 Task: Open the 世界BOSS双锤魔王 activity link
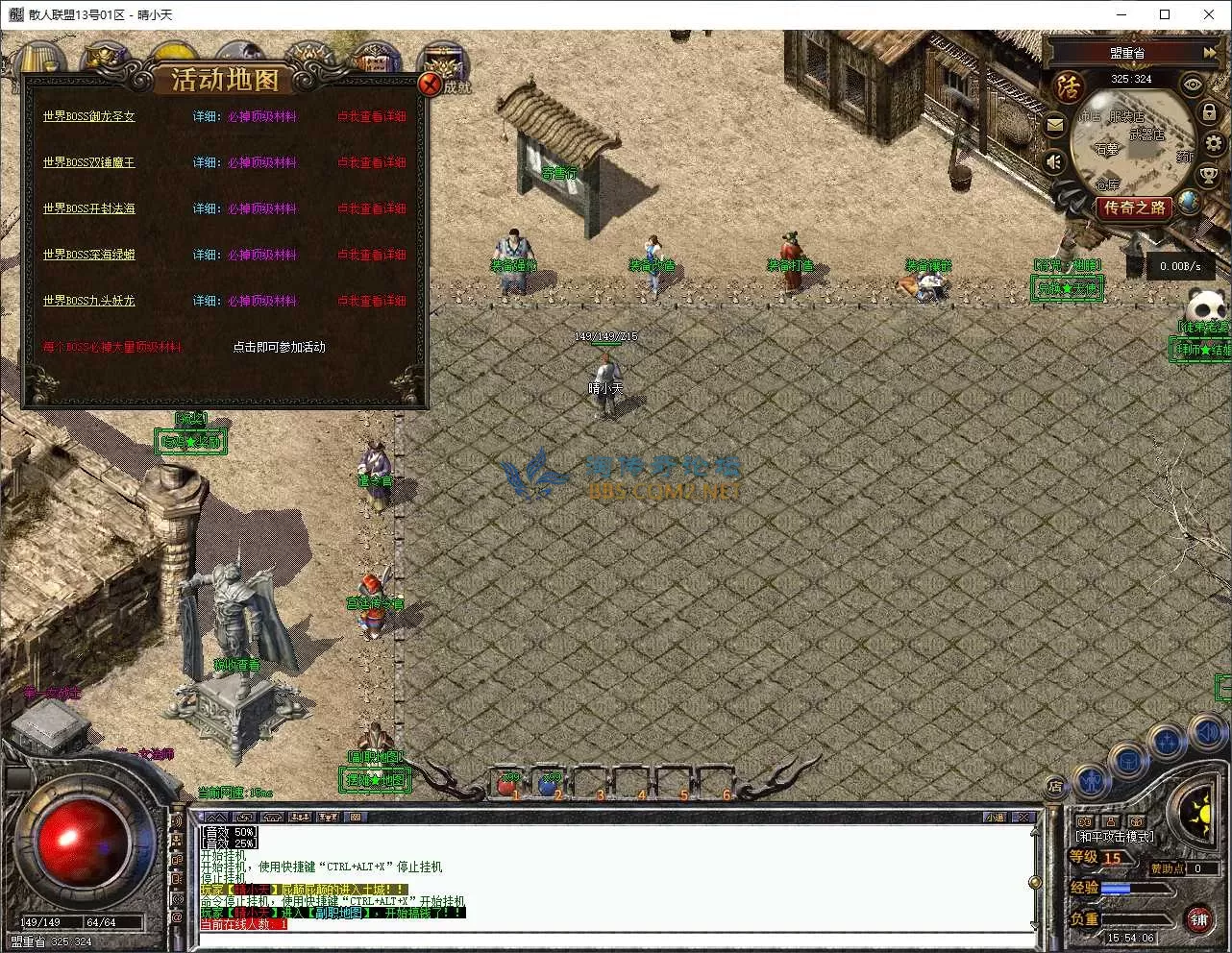(x=88, y=162)
